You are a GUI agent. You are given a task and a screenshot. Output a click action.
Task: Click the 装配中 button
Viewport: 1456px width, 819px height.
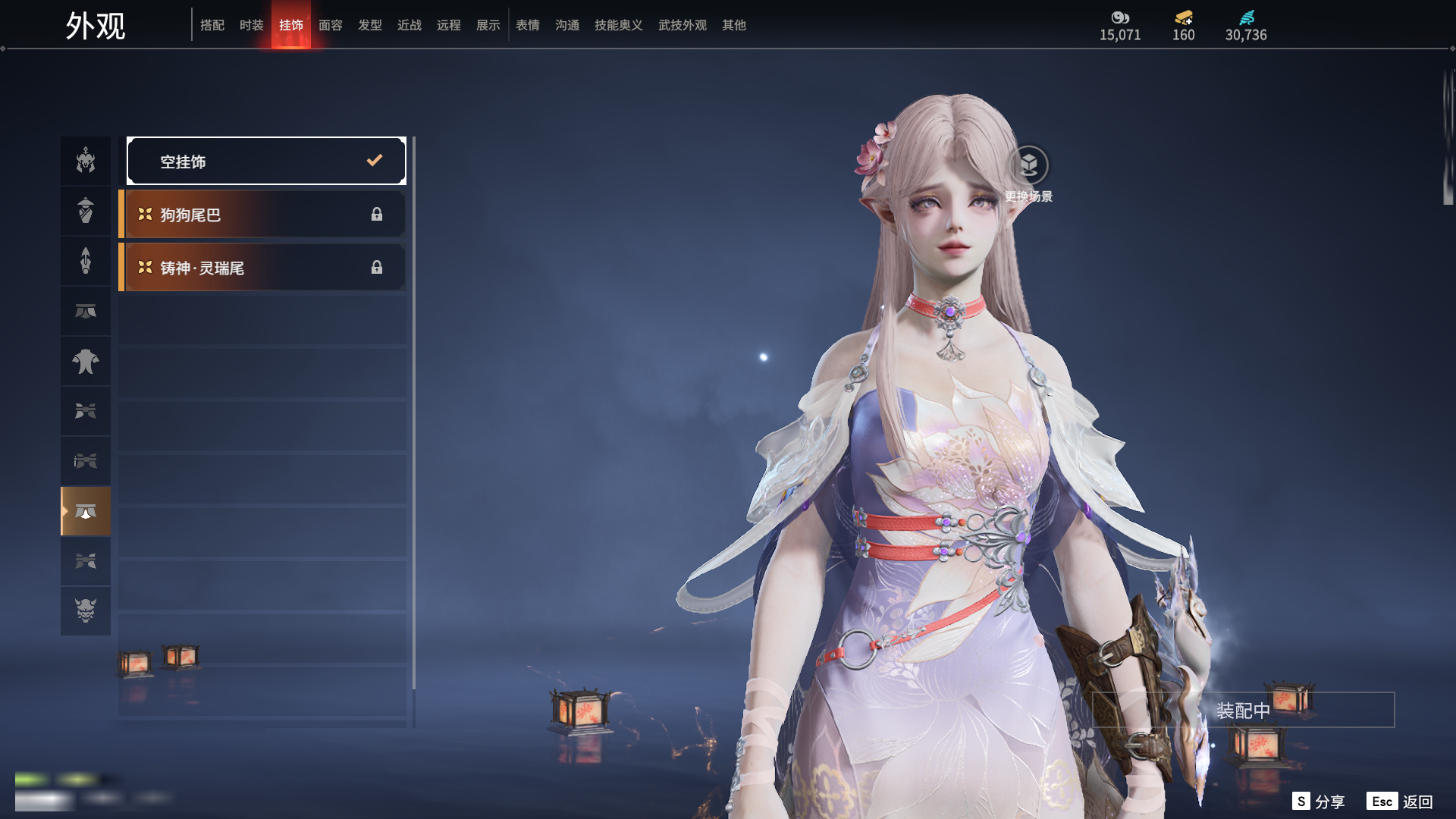[1243, 711]
